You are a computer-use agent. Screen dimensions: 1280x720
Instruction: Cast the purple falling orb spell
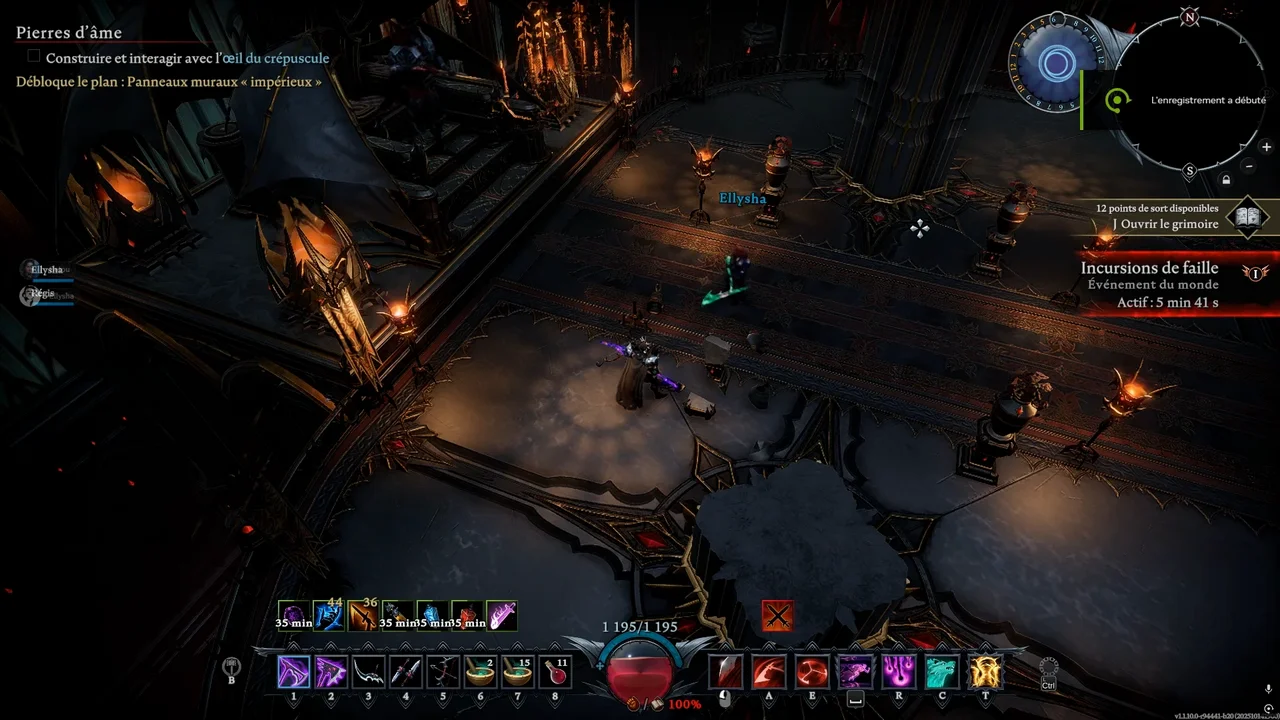898,672
